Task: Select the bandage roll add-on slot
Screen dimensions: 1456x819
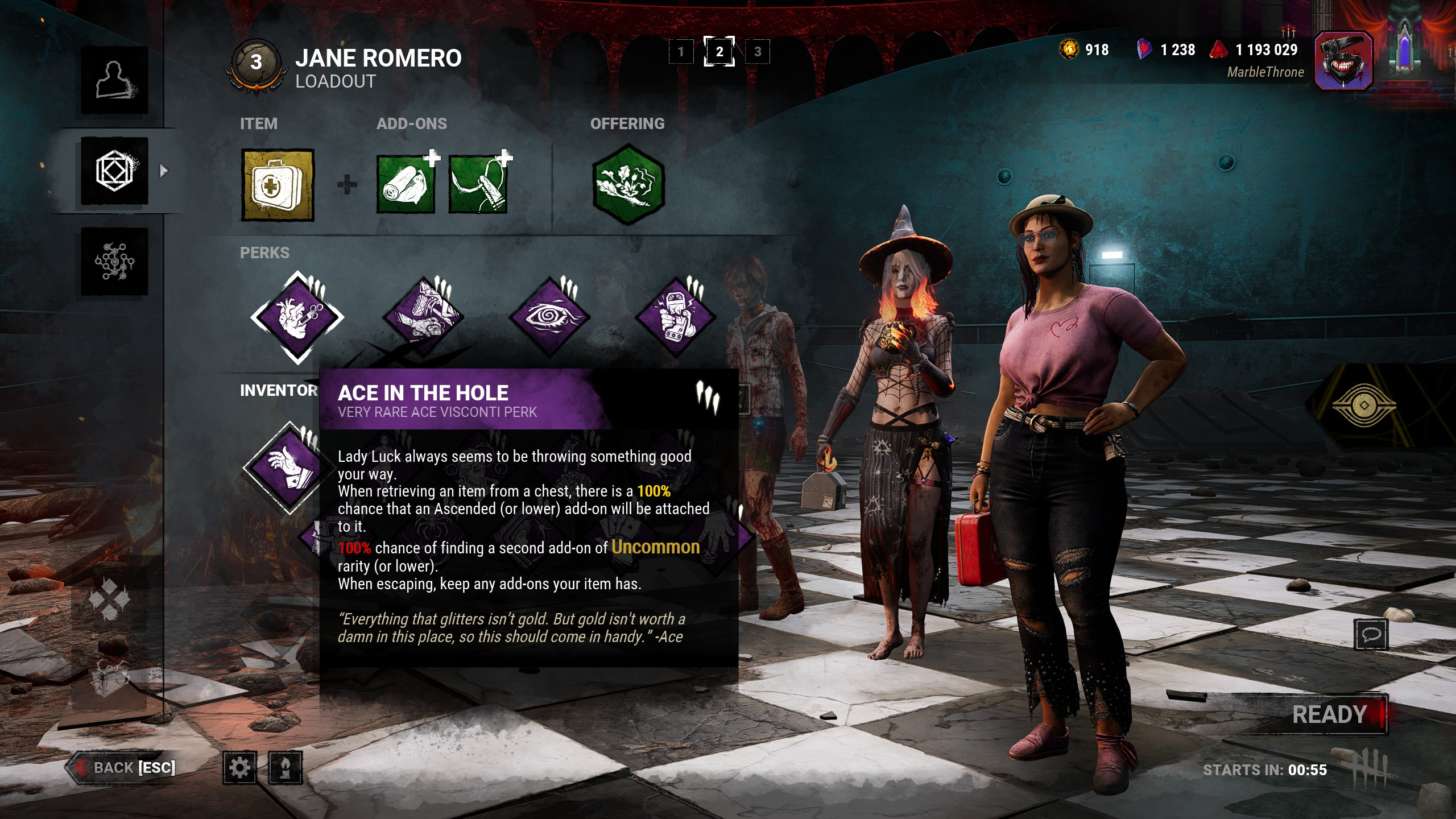Action: [x=406, y=185]
